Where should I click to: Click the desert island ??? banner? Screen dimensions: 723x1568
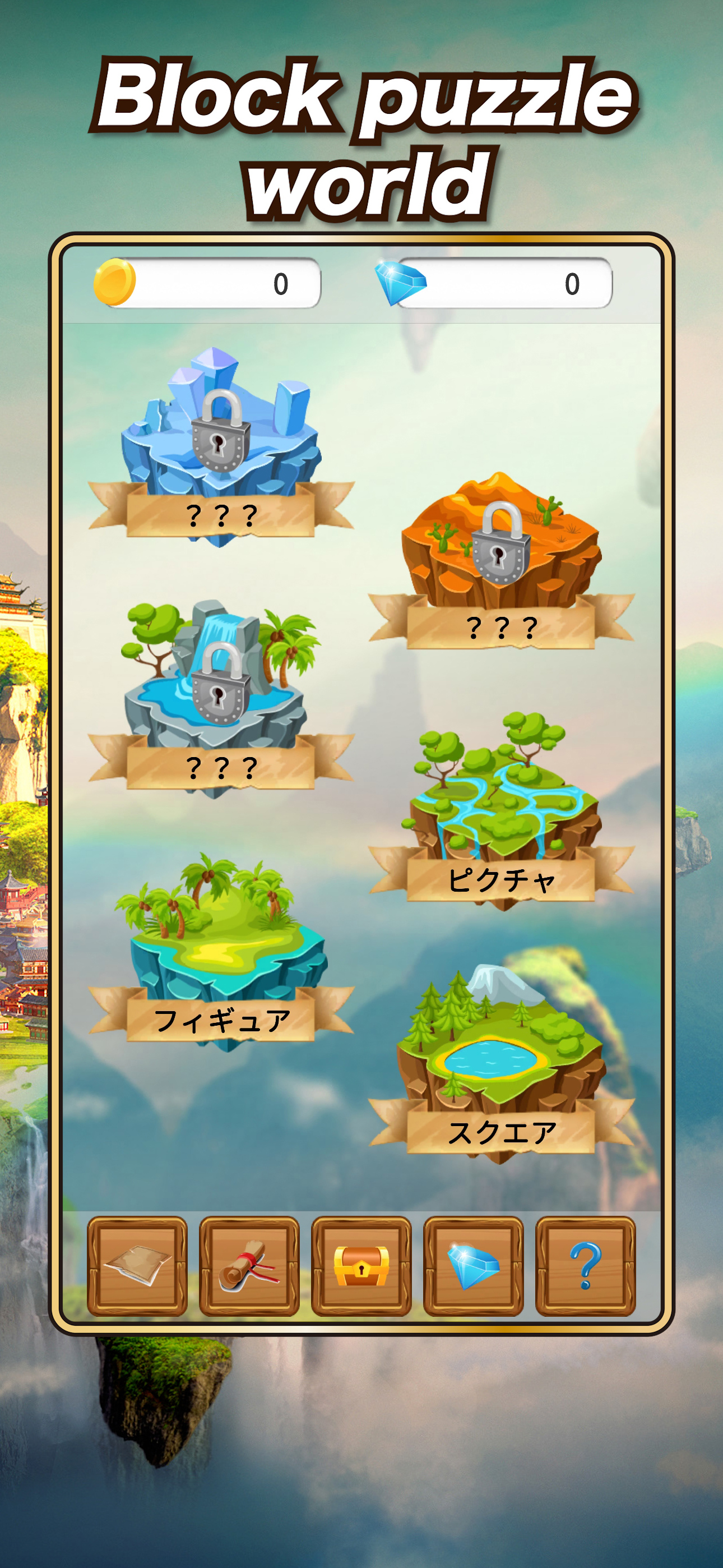tap(502, 626)
